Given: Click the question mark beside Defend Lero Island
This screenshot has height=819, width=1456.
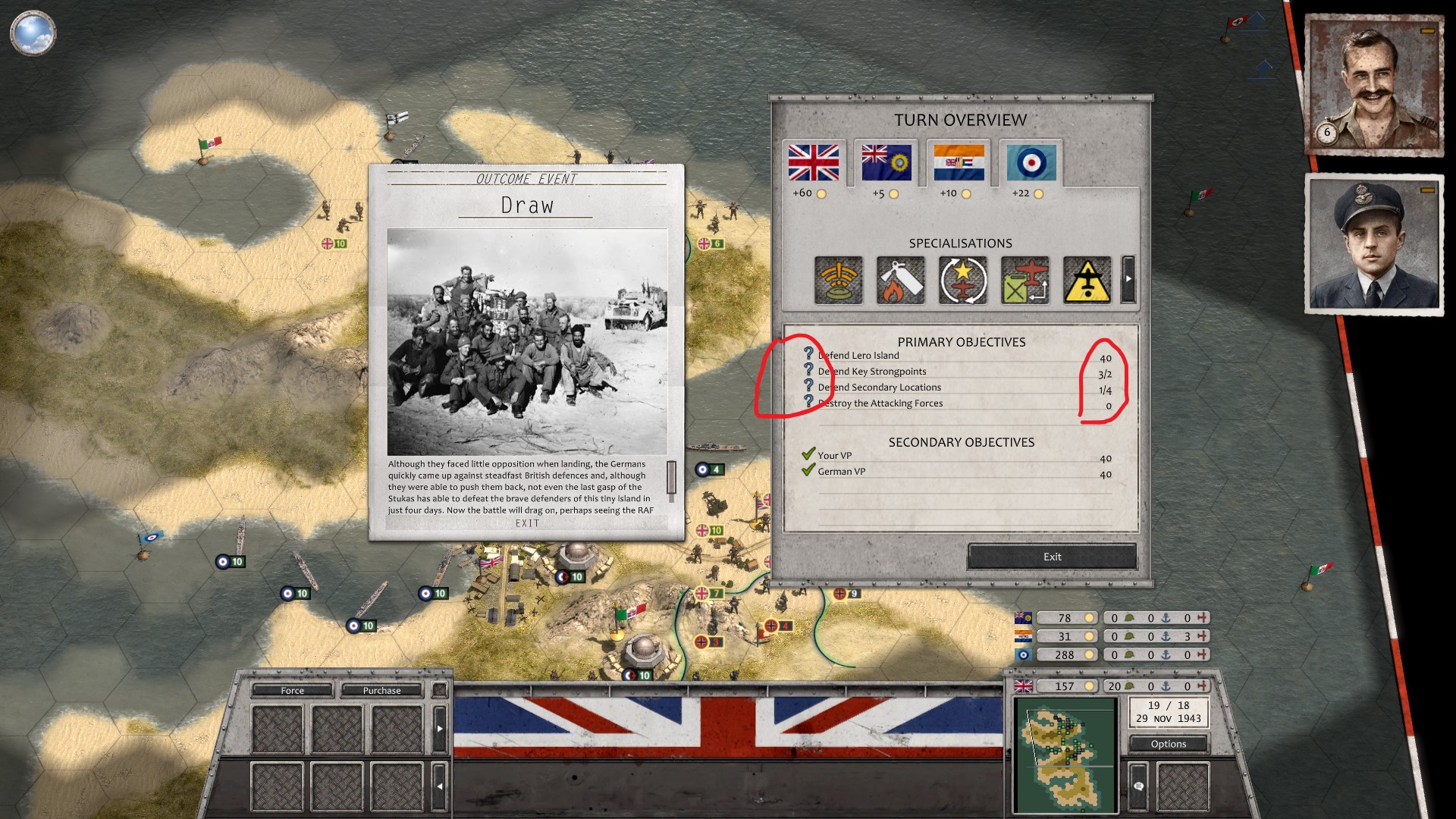Looking at the screenshot, I should pos(809,354).
